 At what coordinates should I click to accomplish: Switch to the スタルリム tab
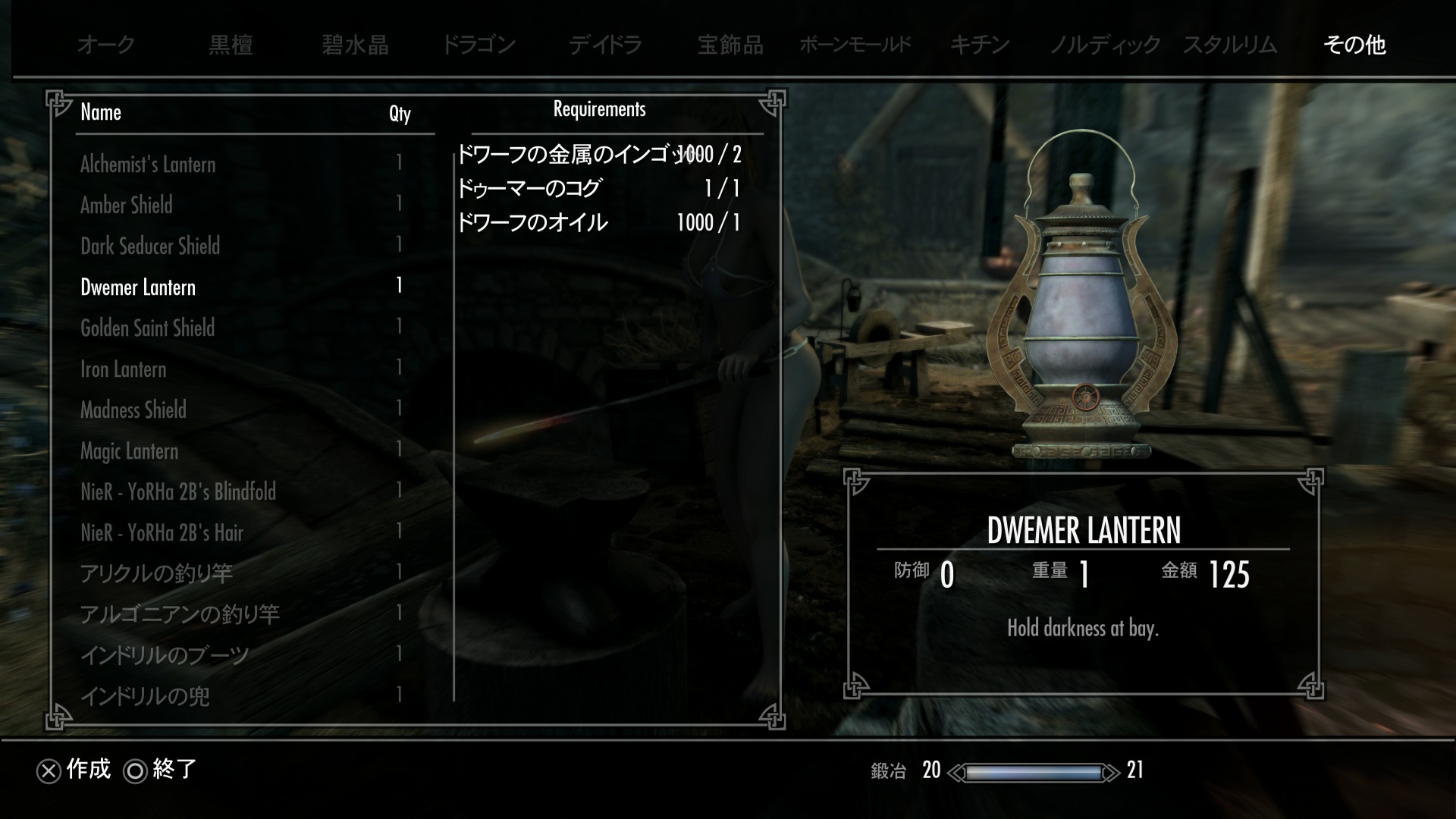click(1230, 45)
